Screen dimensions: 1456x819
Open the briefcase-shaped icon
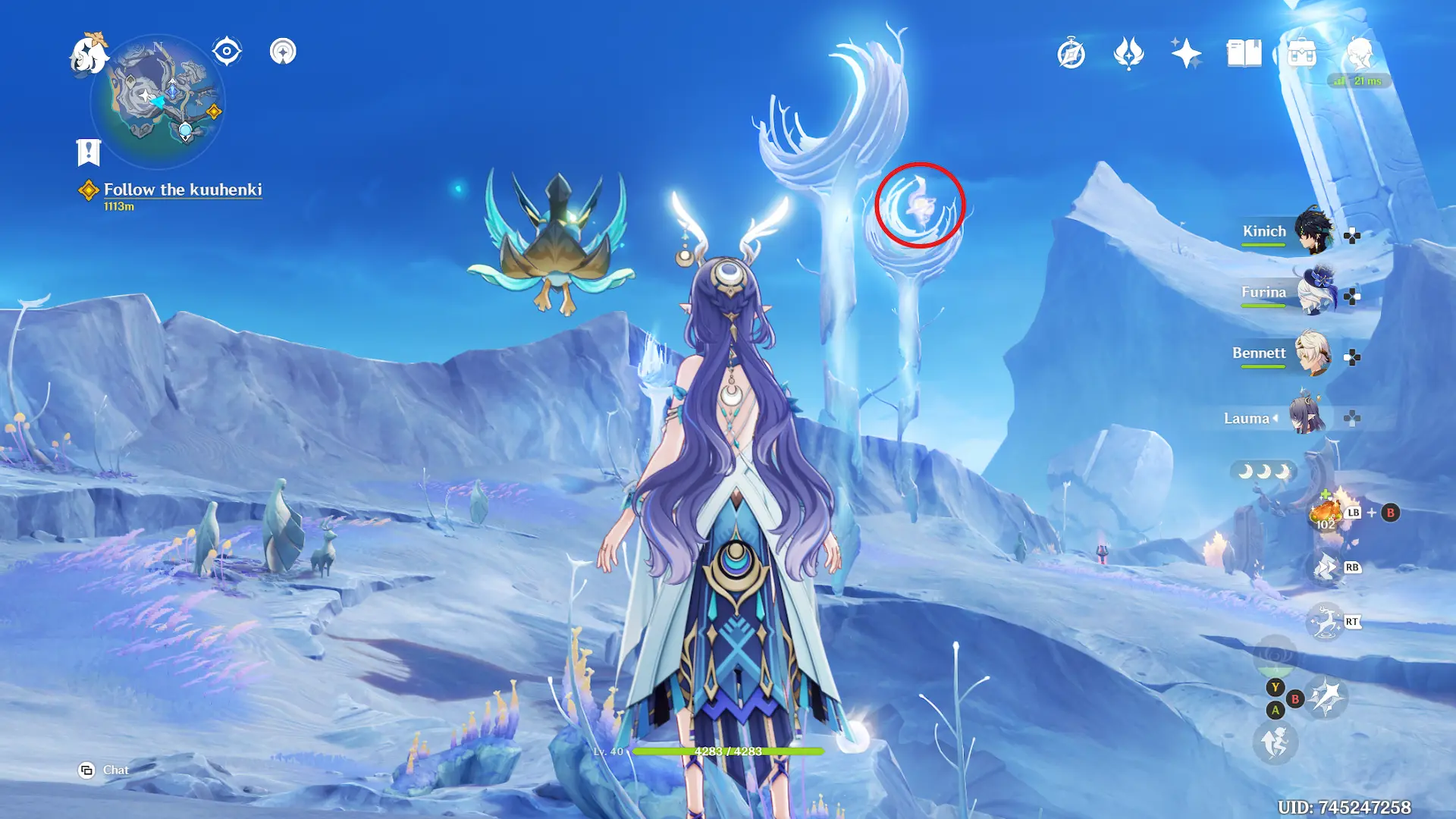click(1301, 54)
